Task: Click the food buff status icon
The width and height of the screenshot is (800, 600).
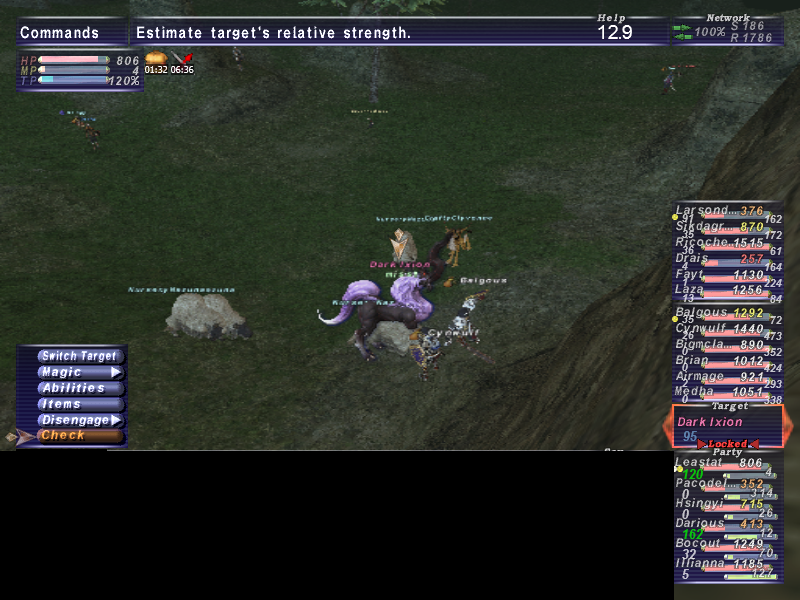Action: point(155,59)
